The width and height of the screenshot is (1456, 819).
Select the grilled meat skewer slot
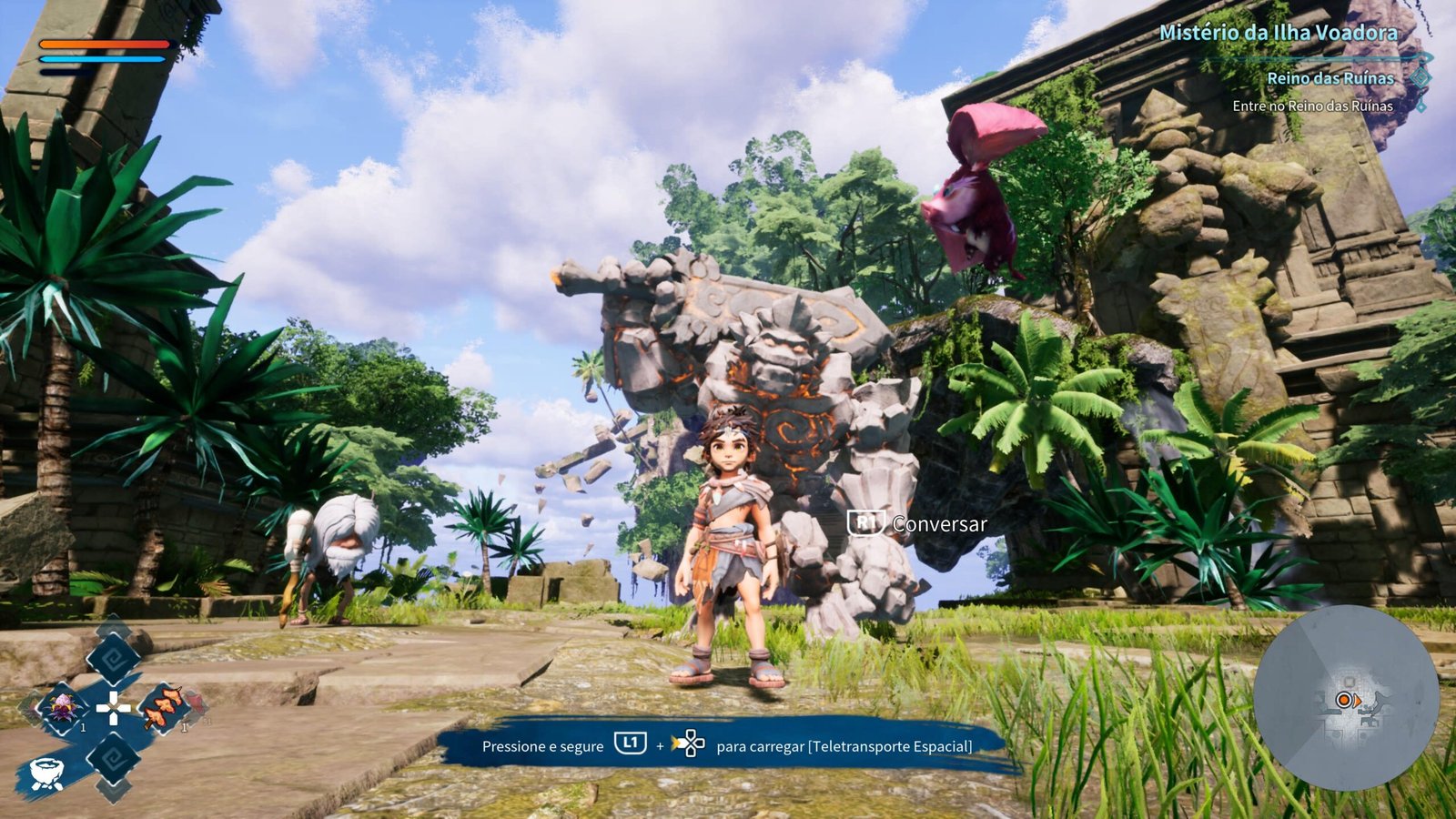[164, 708]
